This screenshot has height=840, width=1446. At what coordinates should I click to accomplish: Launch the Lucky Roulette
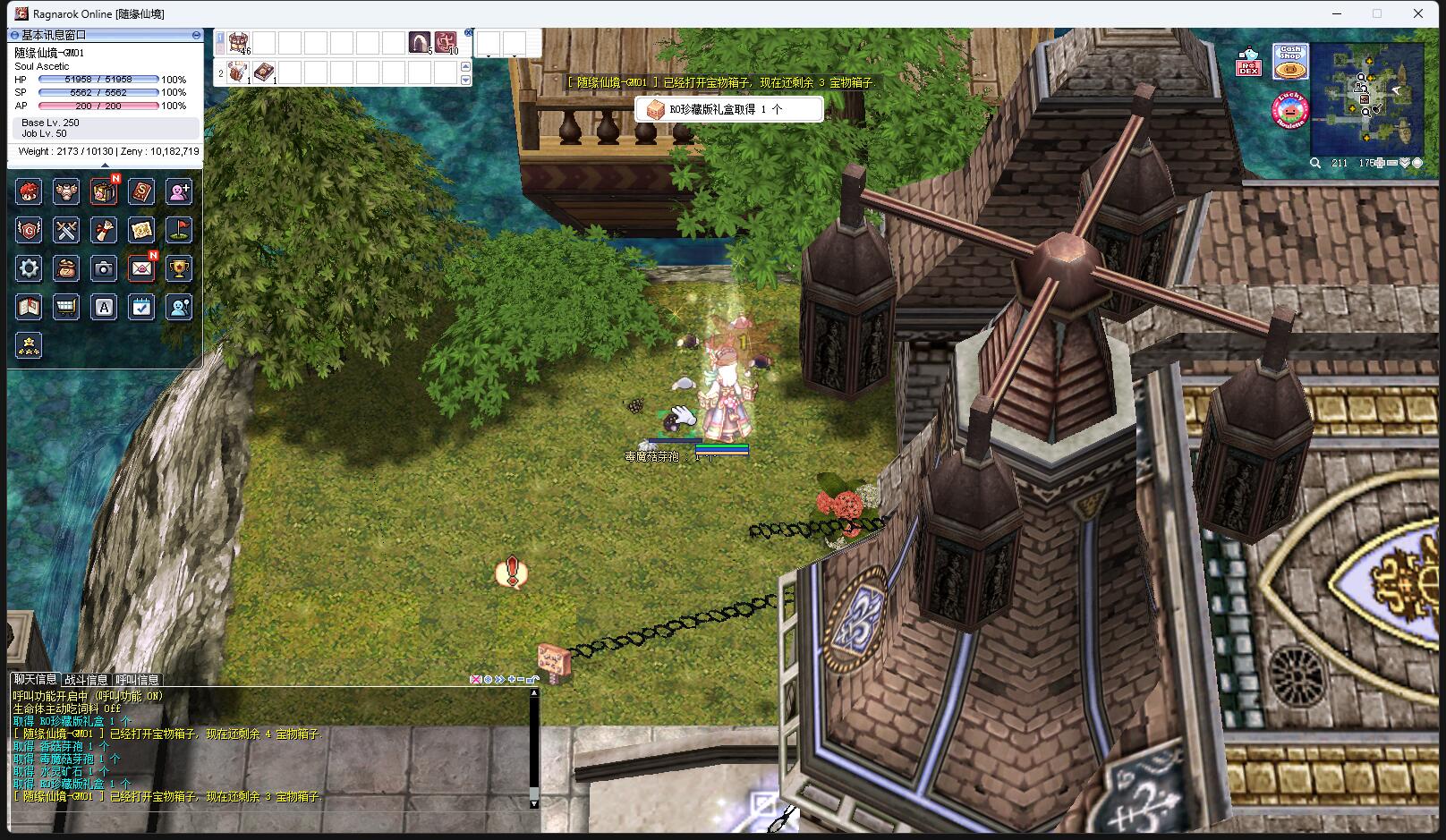pyautogui.click(x=1289, y=110)
